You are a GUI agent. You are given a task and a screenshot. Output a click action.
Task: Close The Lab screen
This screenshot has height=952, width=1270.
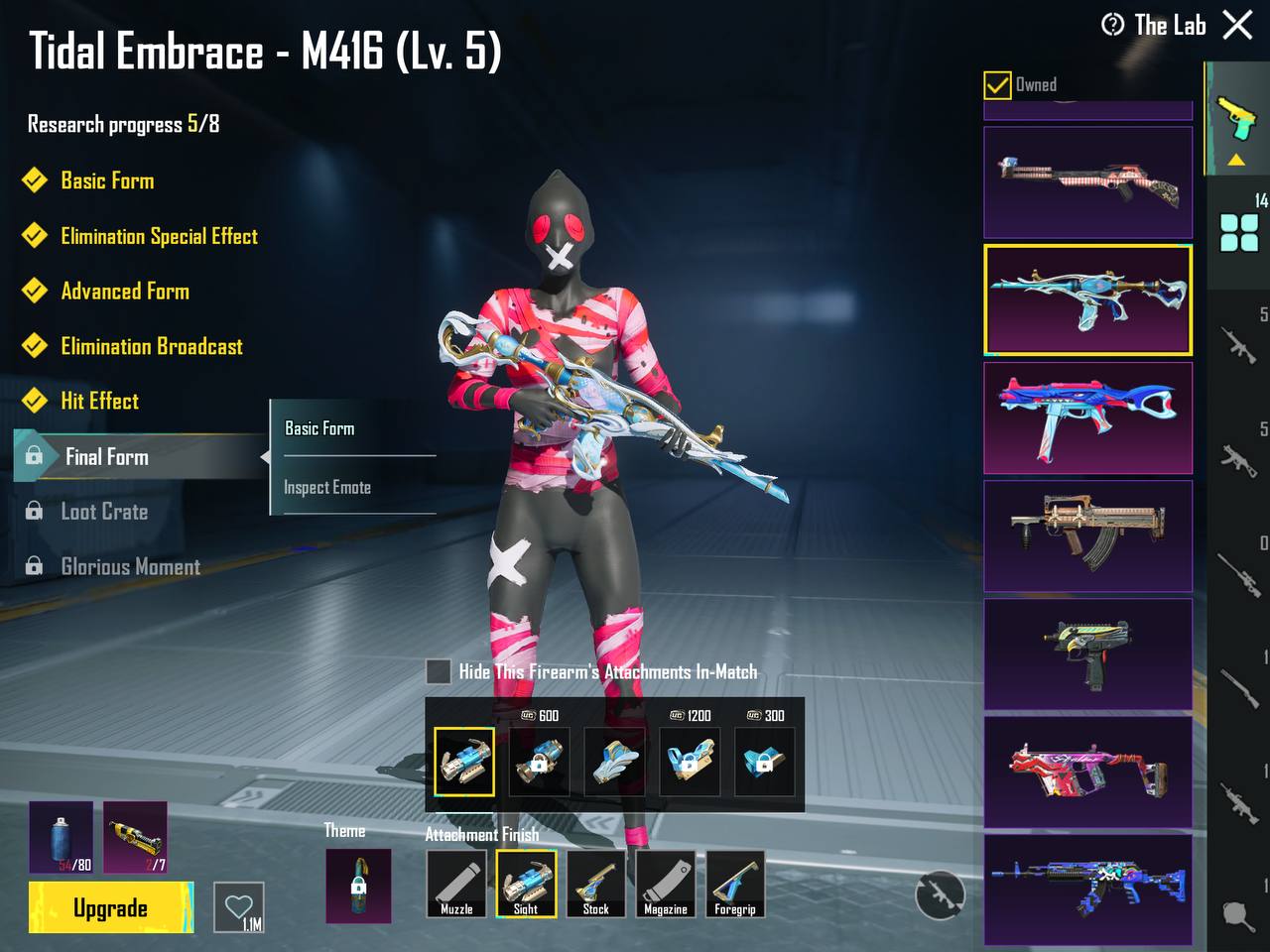[x=1237, y=25]
